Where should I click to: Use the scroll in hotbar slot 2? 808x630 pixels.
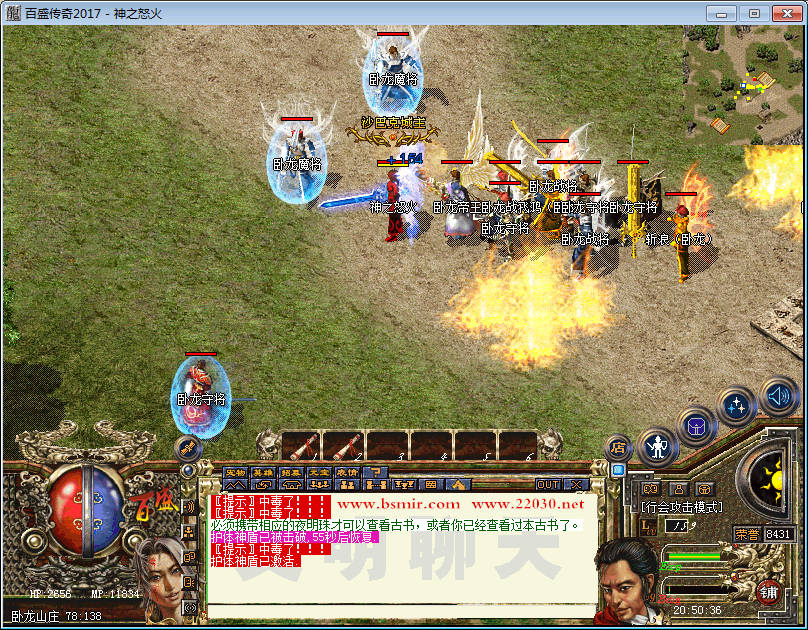pyautogui.click(x=343, y=445)
